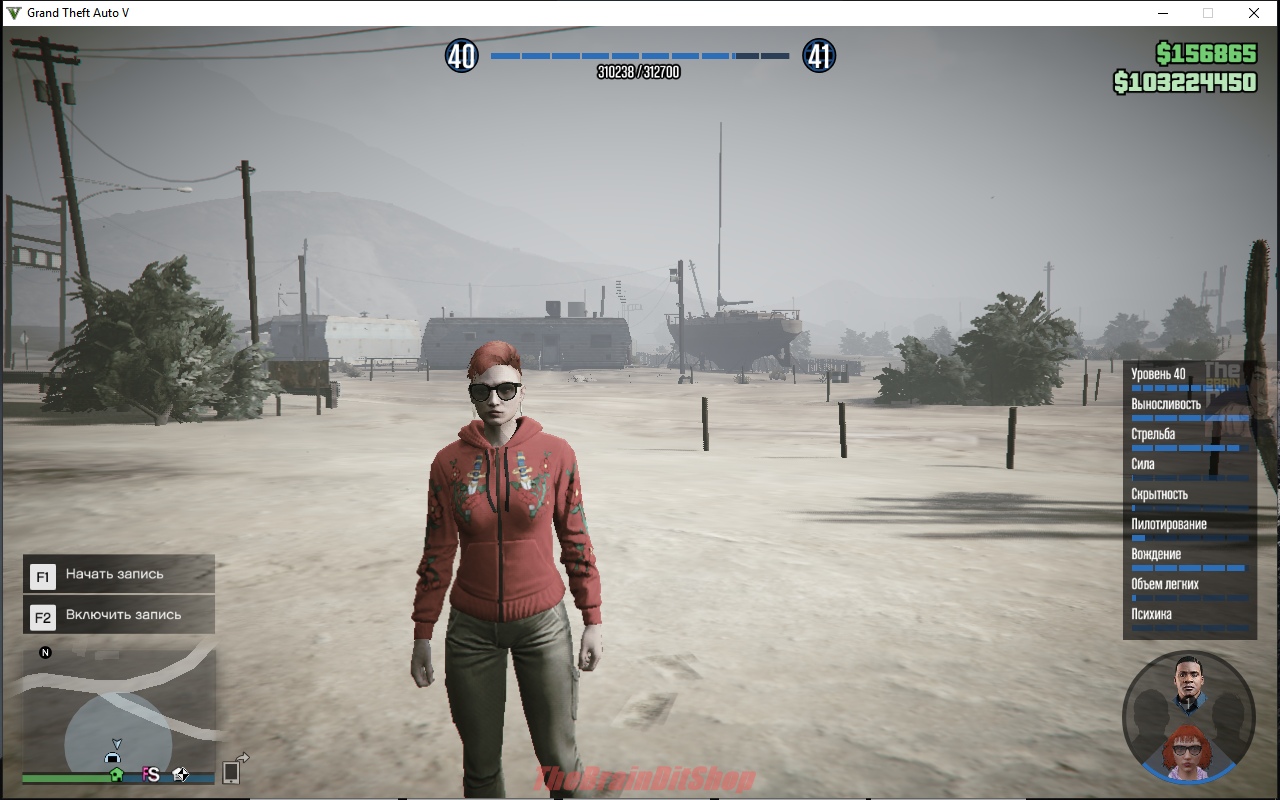Choose the red-haired character portrait
This screenshot has width=1280, height=800.
pyautogui.click(x=1187, y=750)
